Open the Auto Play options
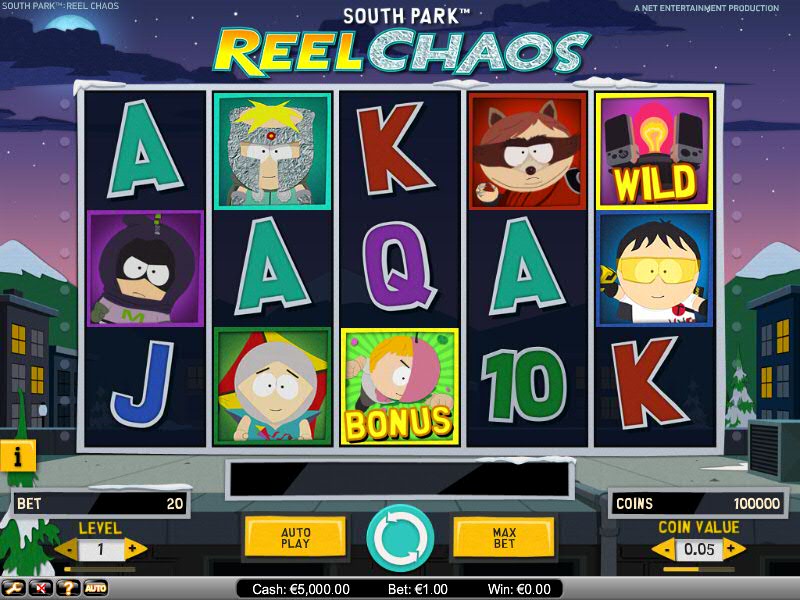This screenshot has width=800, height=600. click(295, 538)
